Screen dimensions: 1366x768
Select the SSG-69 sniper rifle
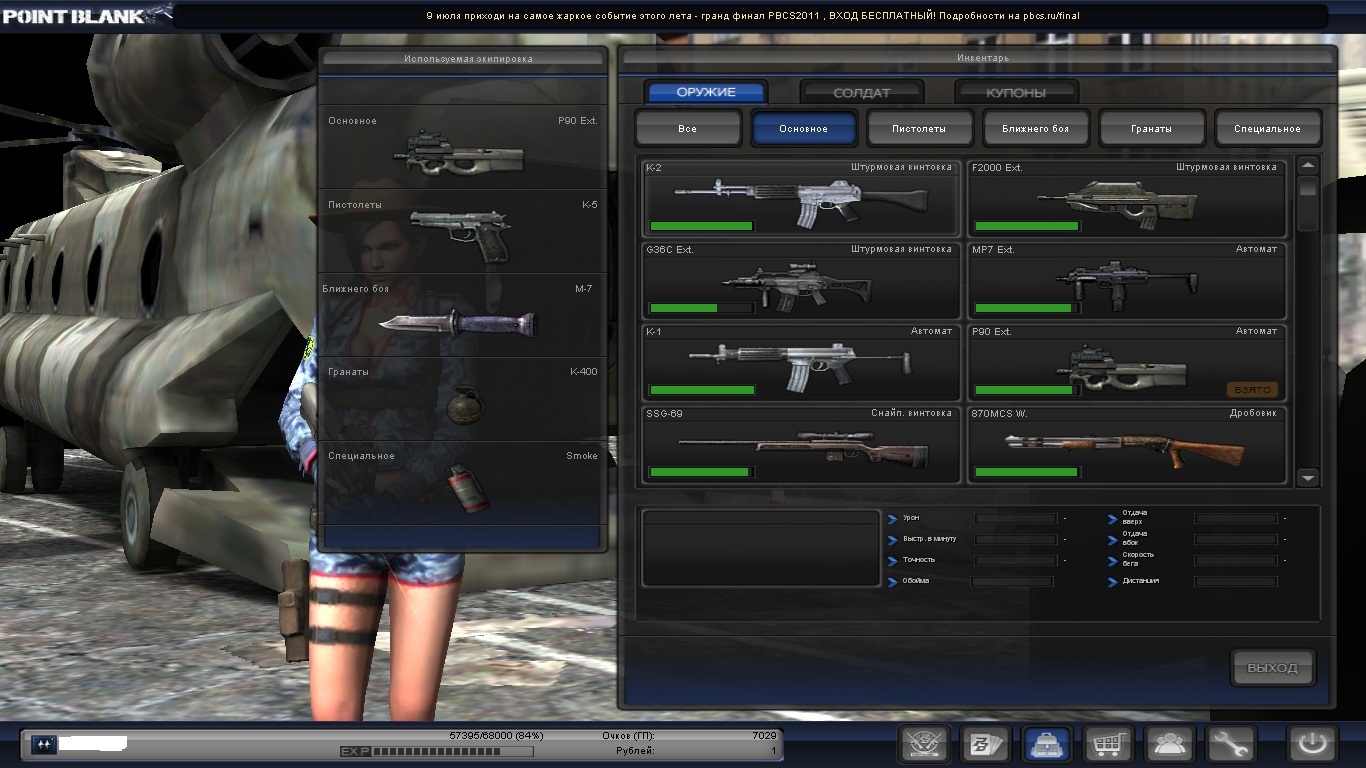[x=800, y=445]
